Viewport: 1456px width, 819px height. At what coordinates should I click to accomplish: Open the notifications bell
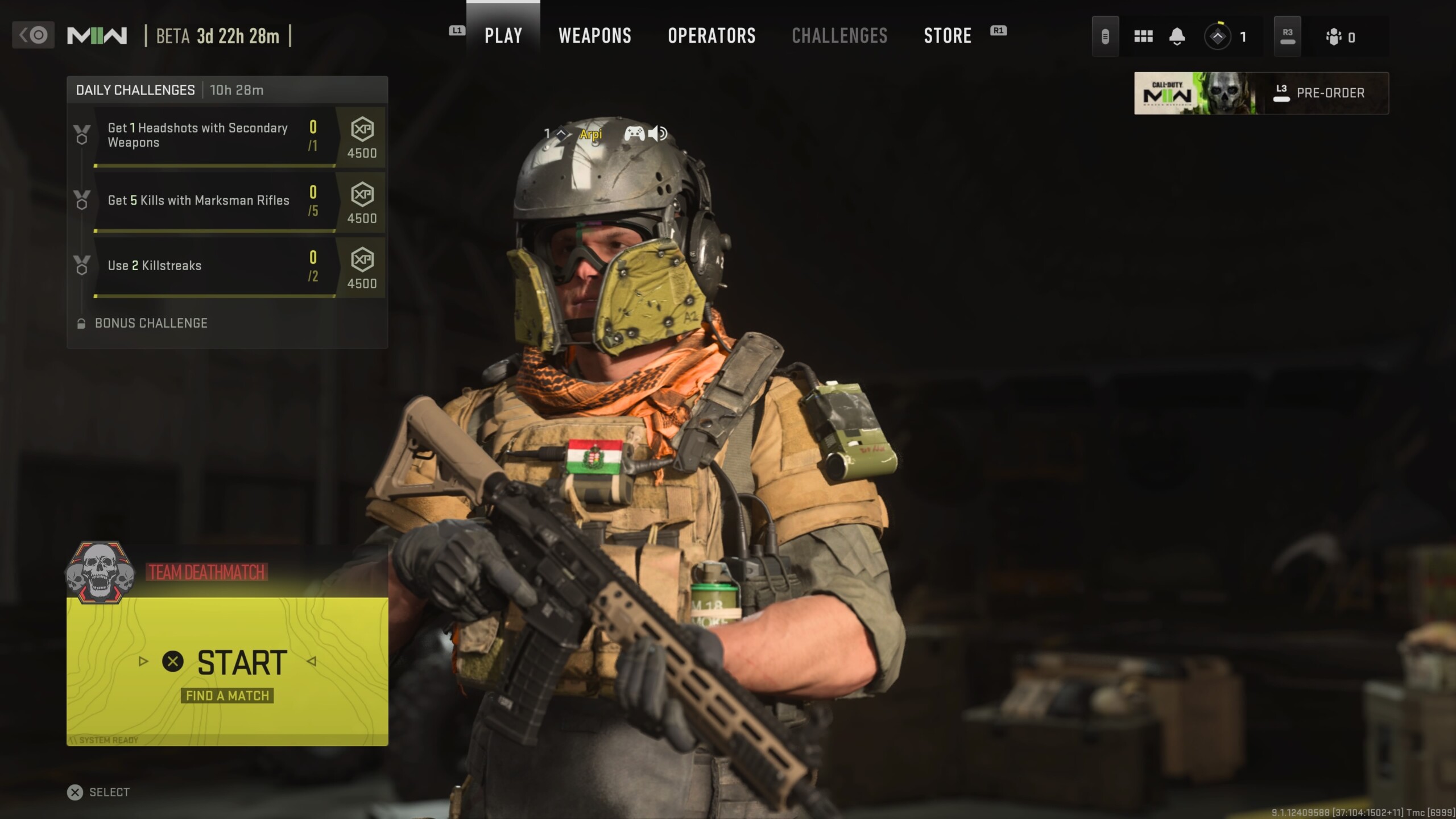(x=1177, y=37)
